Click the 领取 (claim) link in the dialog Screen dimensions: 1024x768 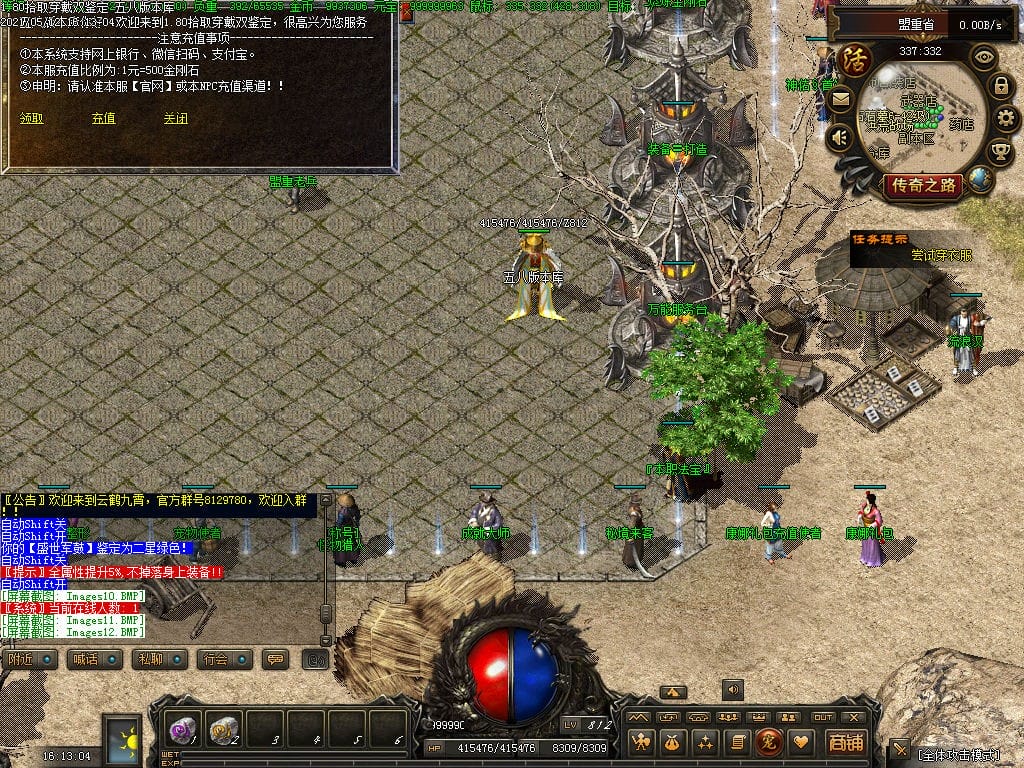click(32, 118)
